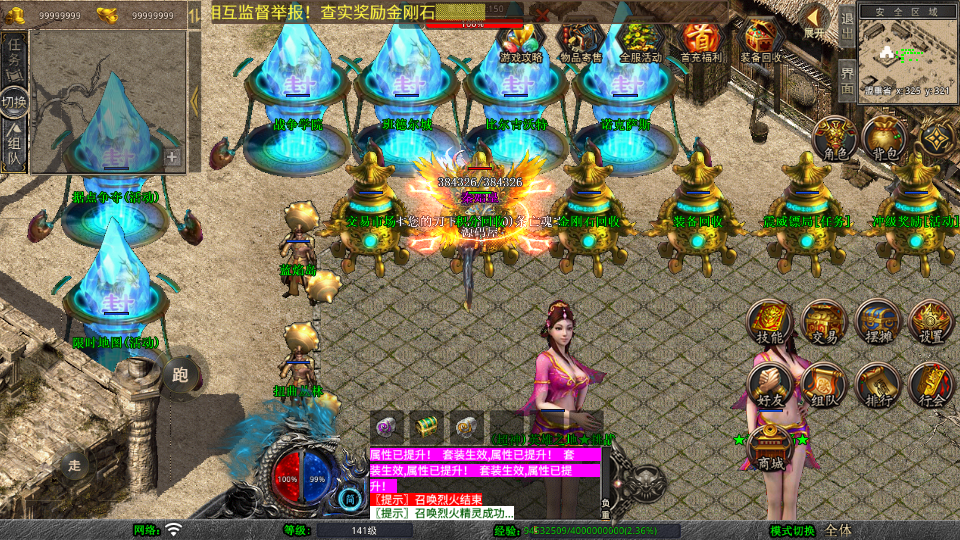Screen dimensions: 960x540
Task: Open the 游戏攻略 game guide icon
Action: [521, 40]
